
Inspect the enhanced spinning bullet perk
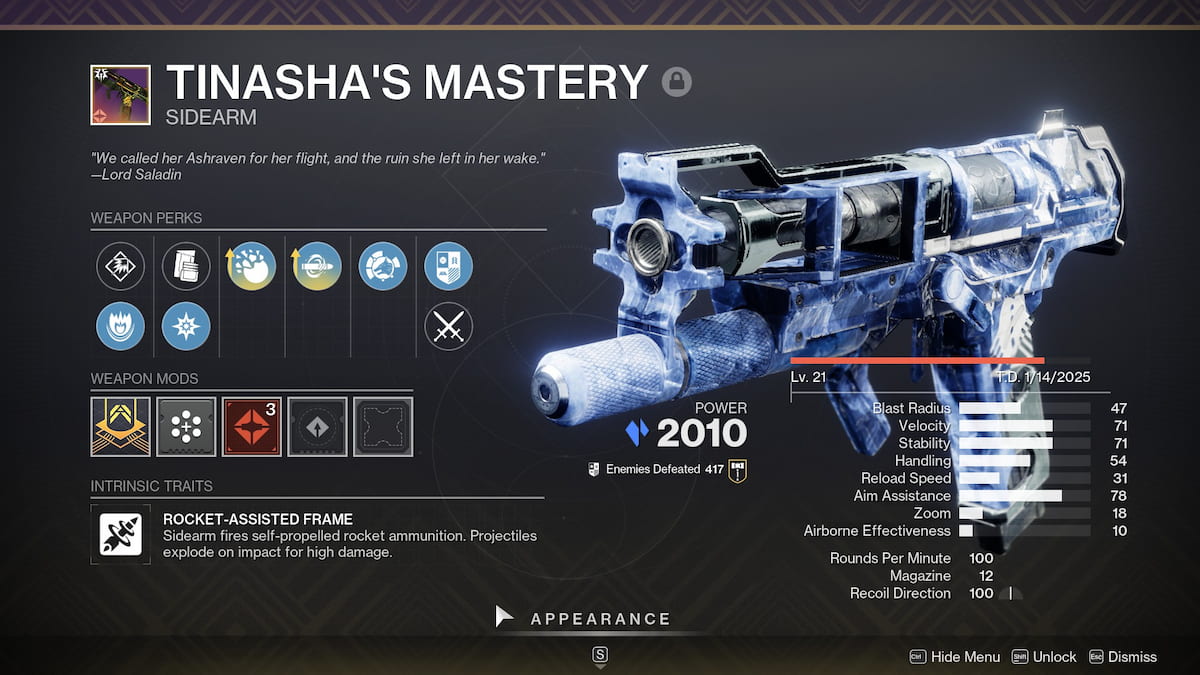pos(318,266)
